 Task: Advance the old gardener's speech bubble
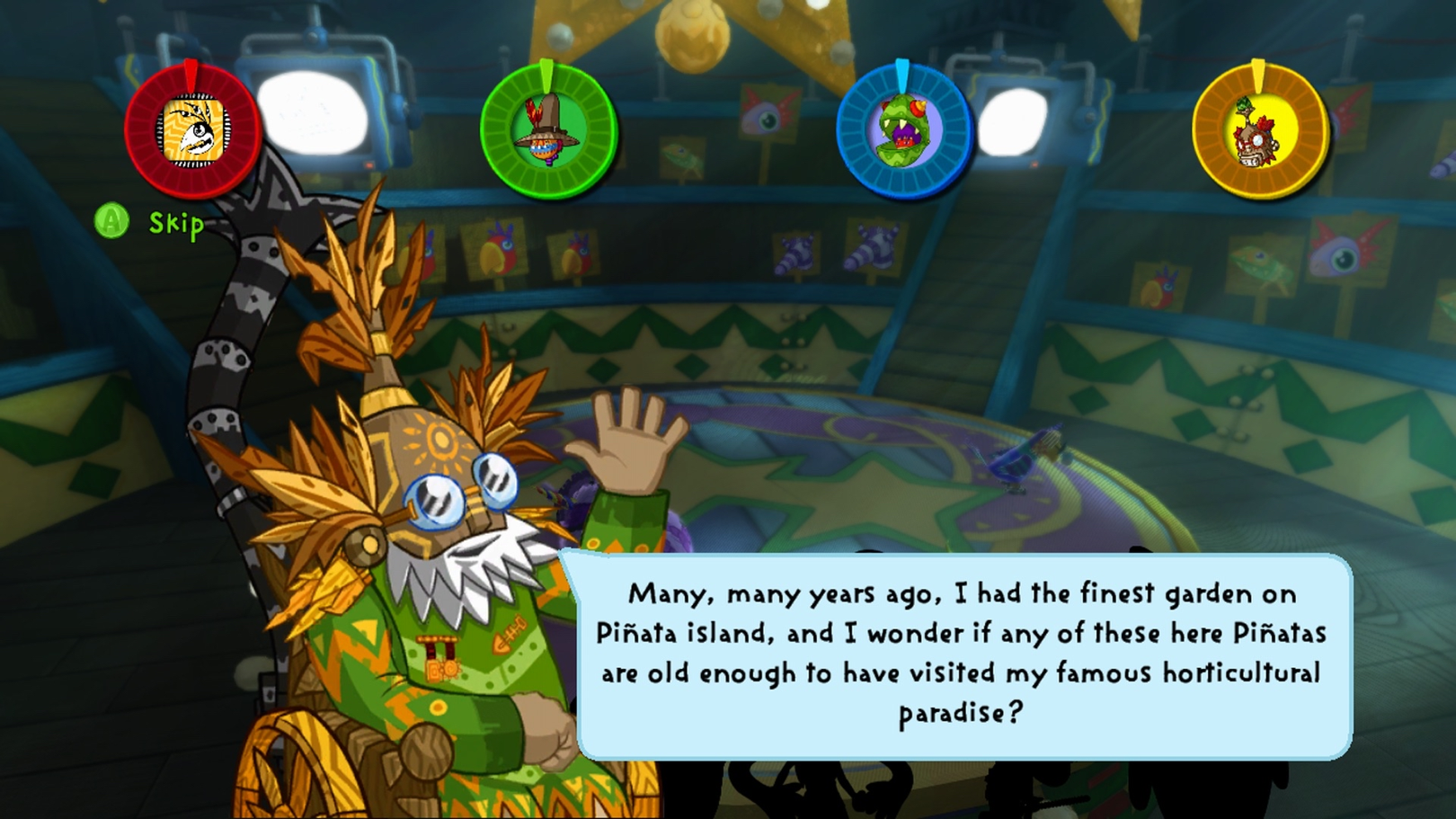tap(962, 654)
